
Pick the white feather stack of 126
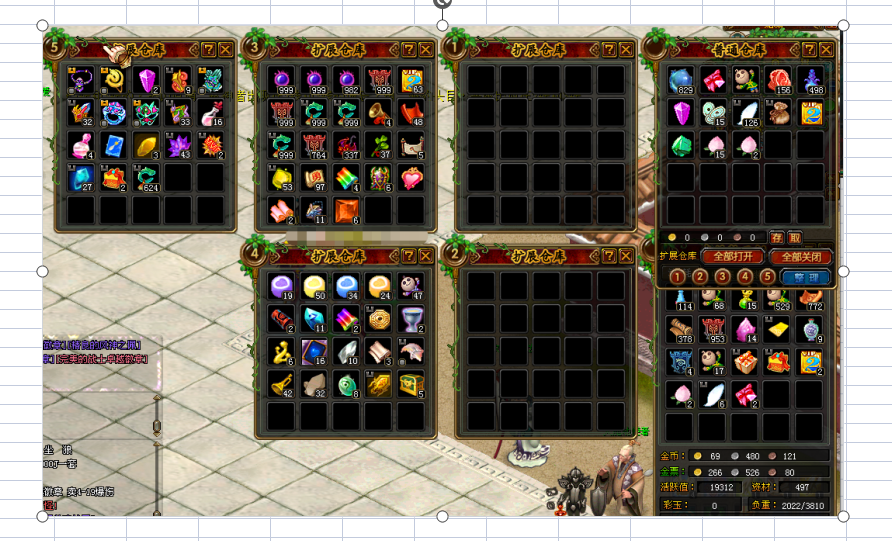tap(745, 113)
